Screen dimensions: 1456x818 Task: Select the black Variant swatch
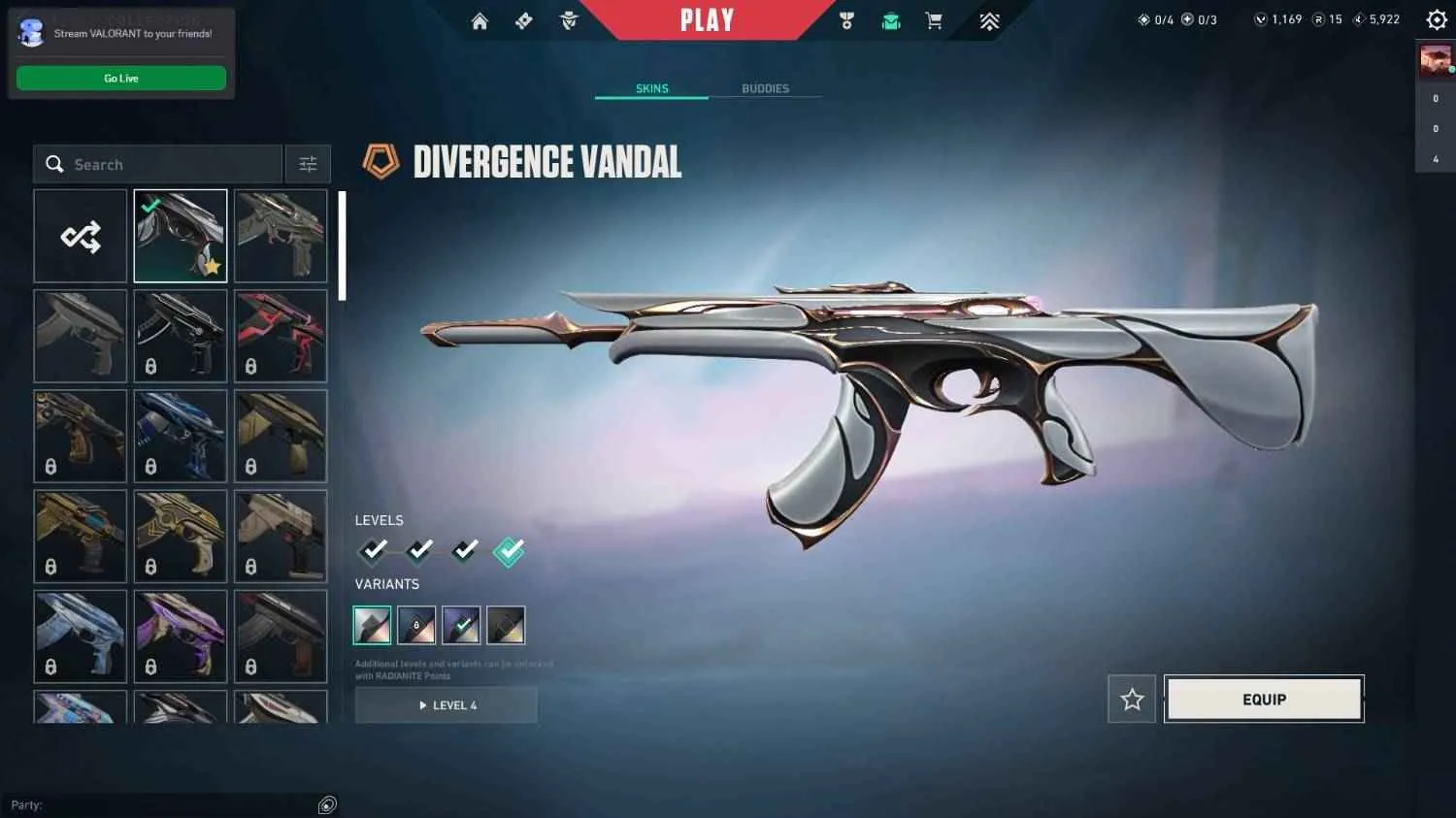coord(506,625)
